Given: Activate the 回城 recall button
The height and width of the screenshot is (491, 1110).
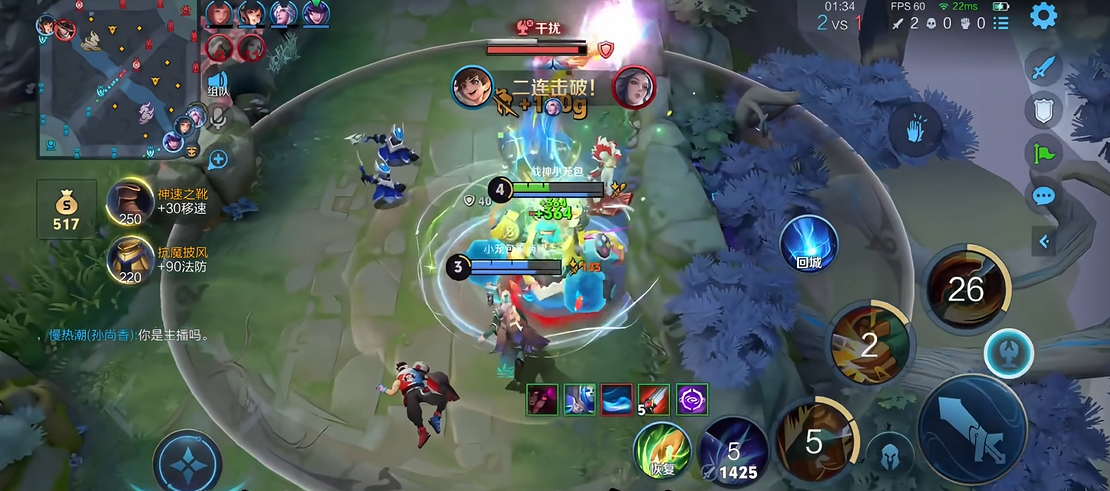Looking at the screenshot, I should tap(808, 244).
